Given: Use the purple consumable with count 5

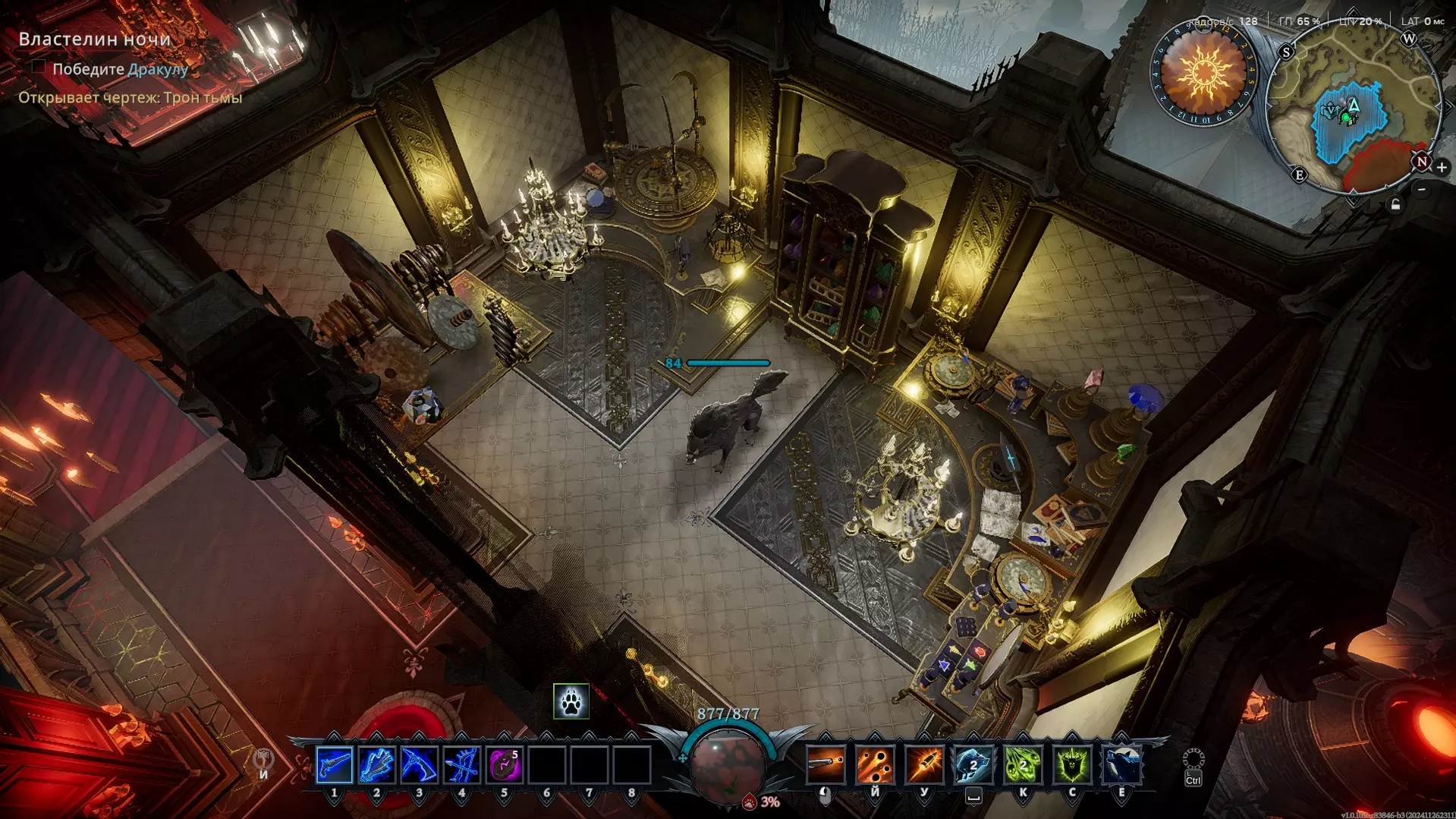Looking at the screenshot, I should 505,764.
